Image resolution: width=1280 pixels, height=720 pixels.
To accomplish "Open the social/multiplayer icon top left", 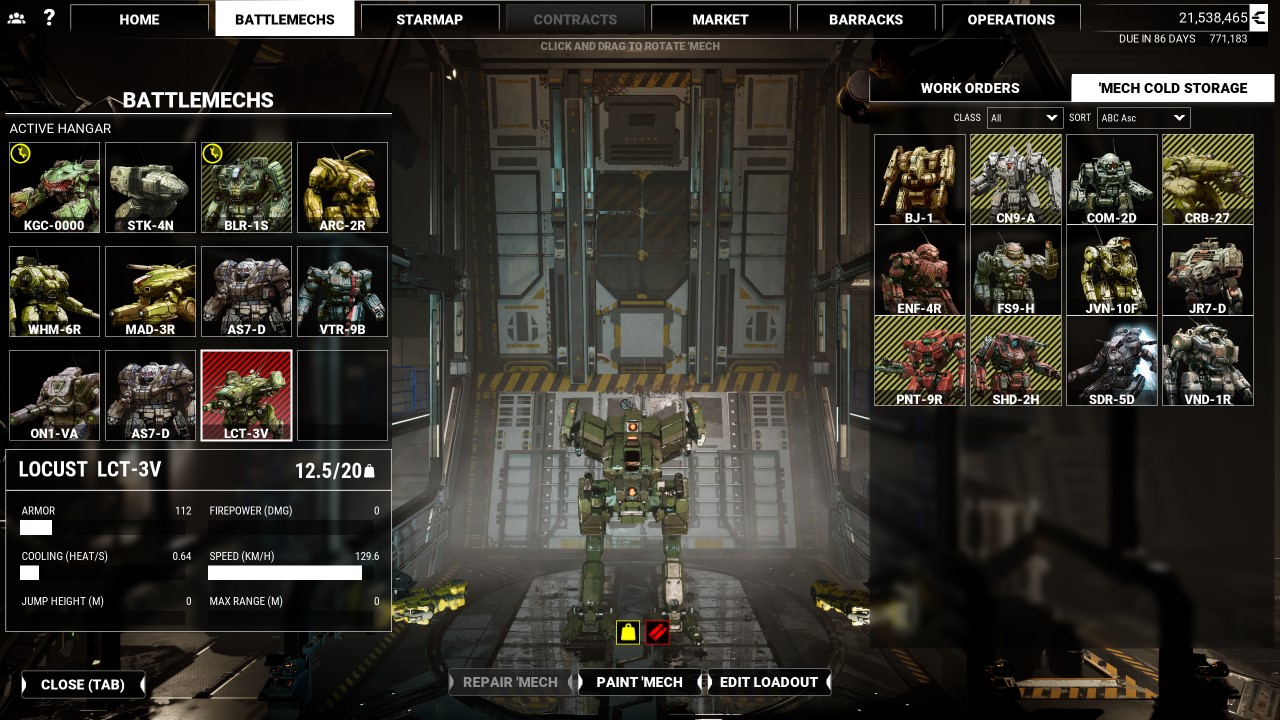I will tap(14, 17).
